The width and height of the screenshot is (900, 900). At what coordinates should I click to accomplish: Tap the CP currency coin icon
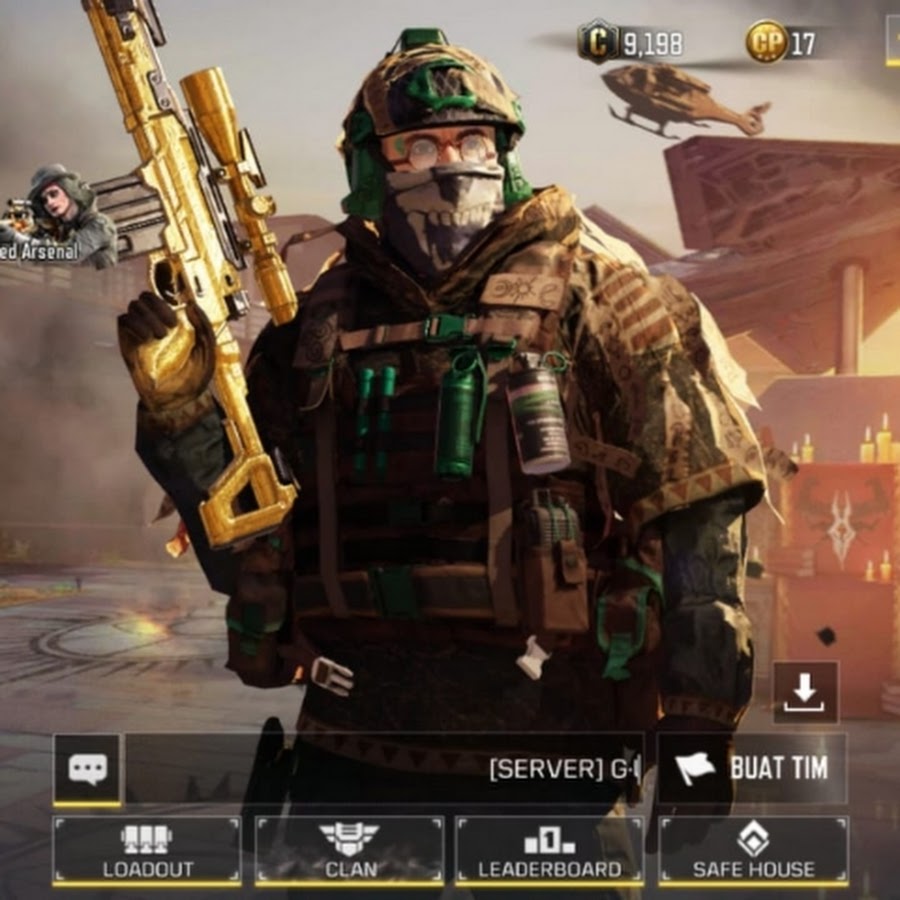[766, 42]
